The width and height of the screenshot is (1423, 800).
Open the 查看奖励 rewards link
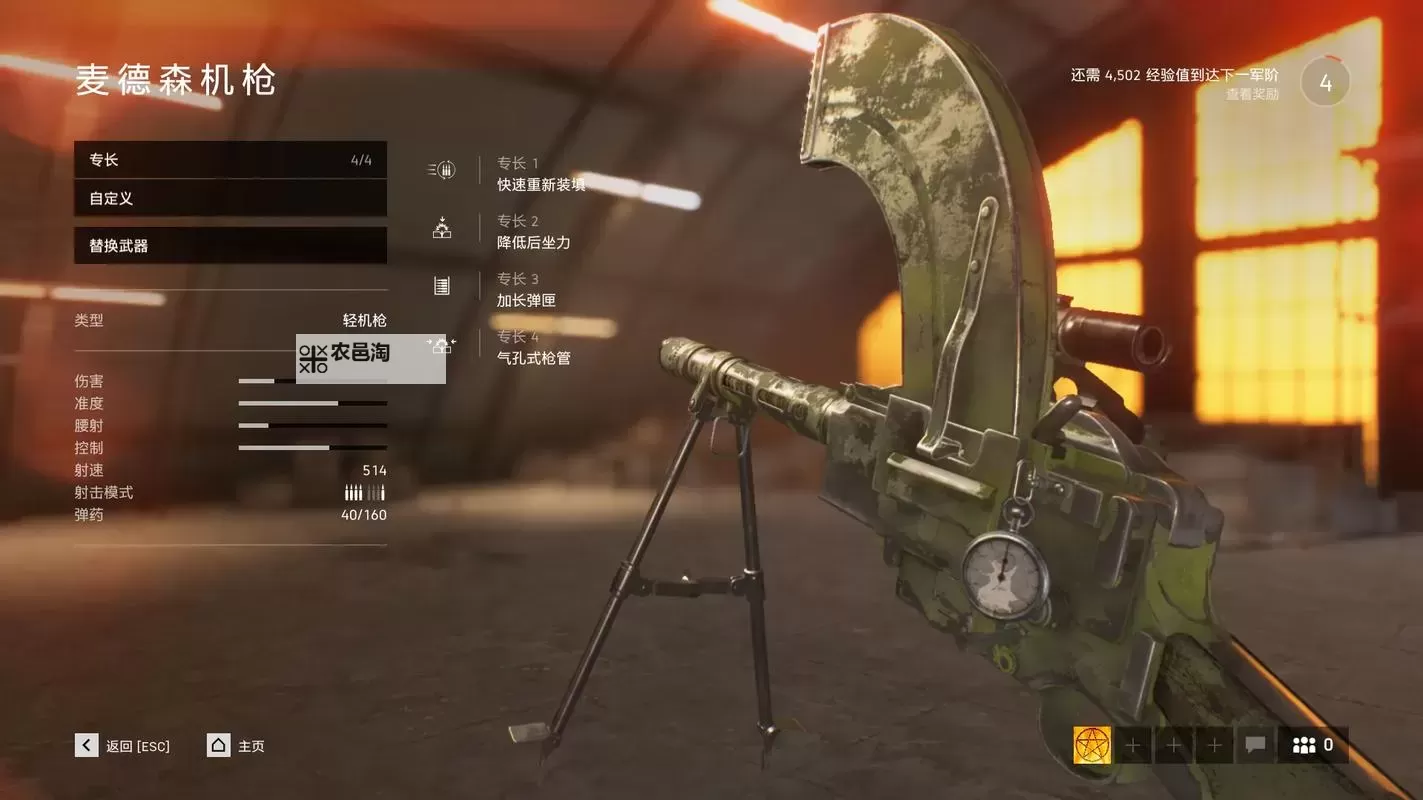1252,95
